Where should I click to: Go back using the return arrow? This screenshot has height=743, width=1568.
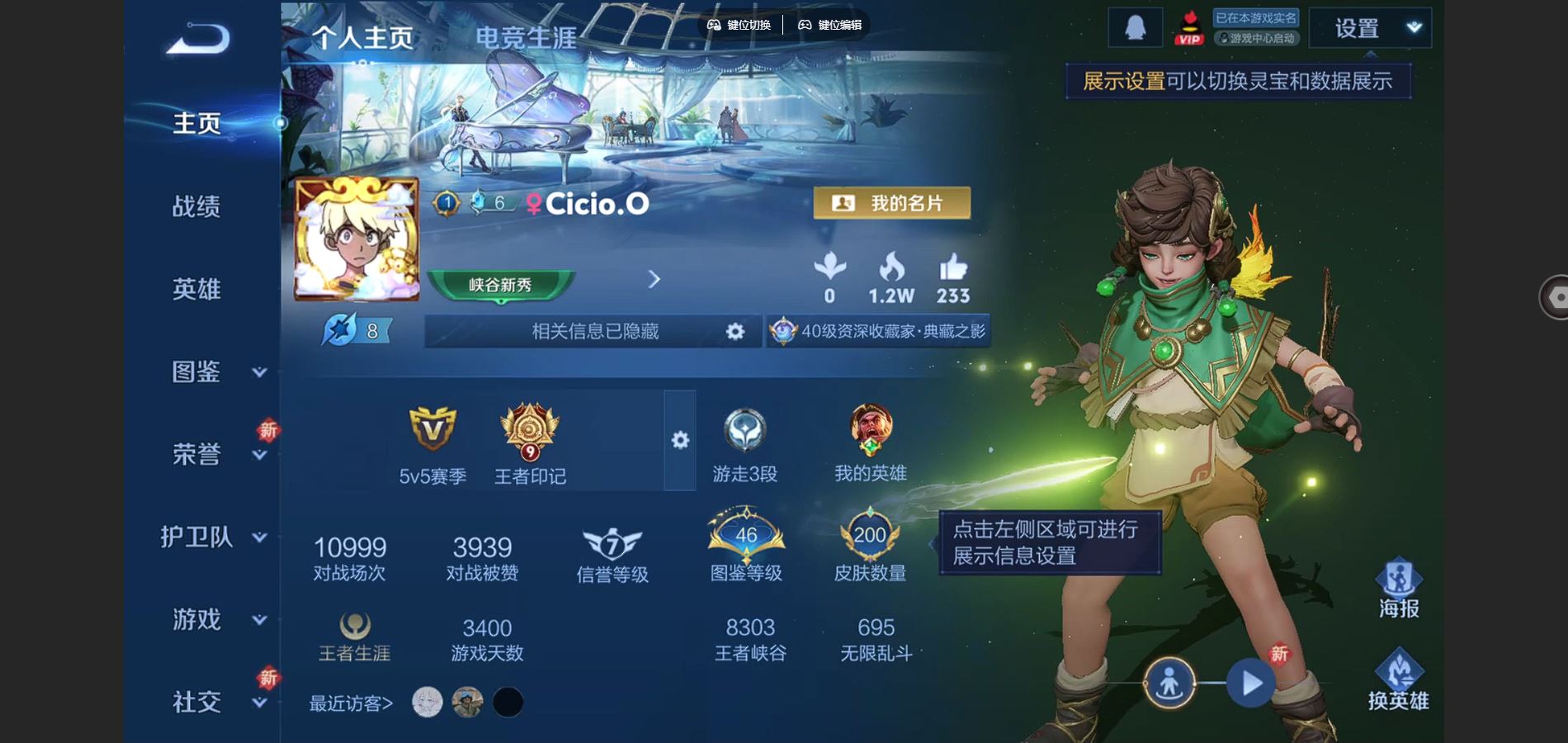tap(198, 39)
